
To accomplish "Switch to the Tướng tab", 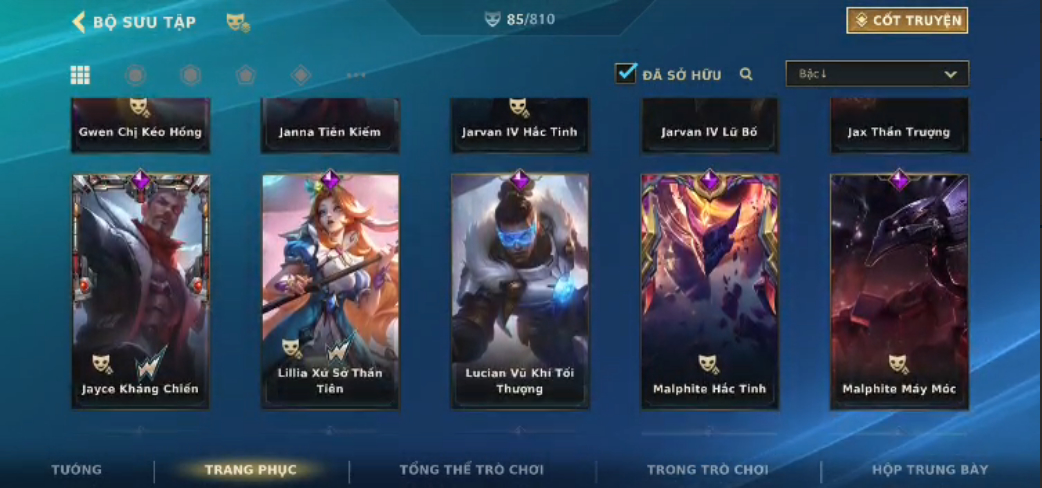I will (77, 470).
